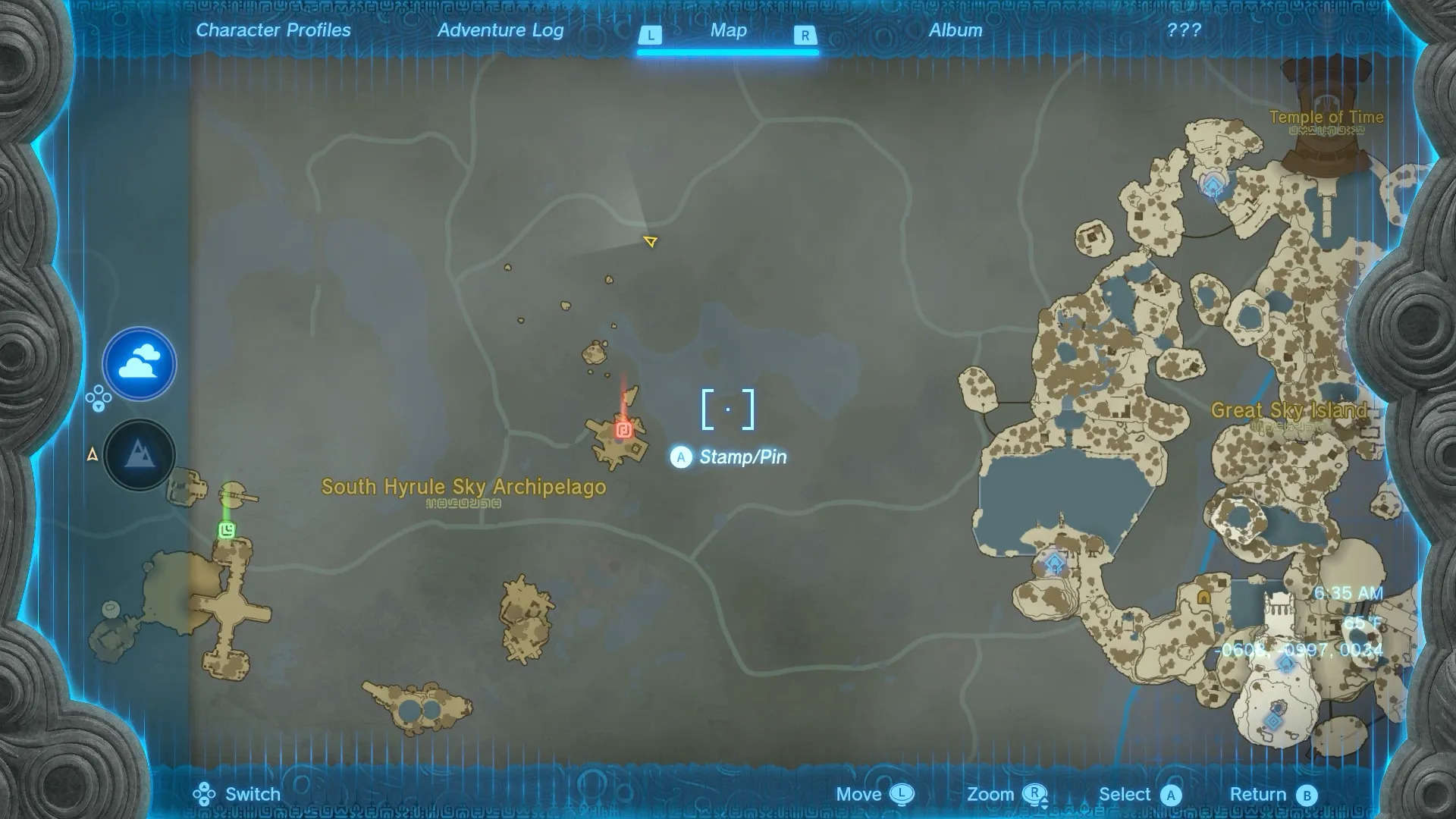1456x819 pixels.
Task: Click the left-stick Move icon at the bottom
Action: click(903, 794)
